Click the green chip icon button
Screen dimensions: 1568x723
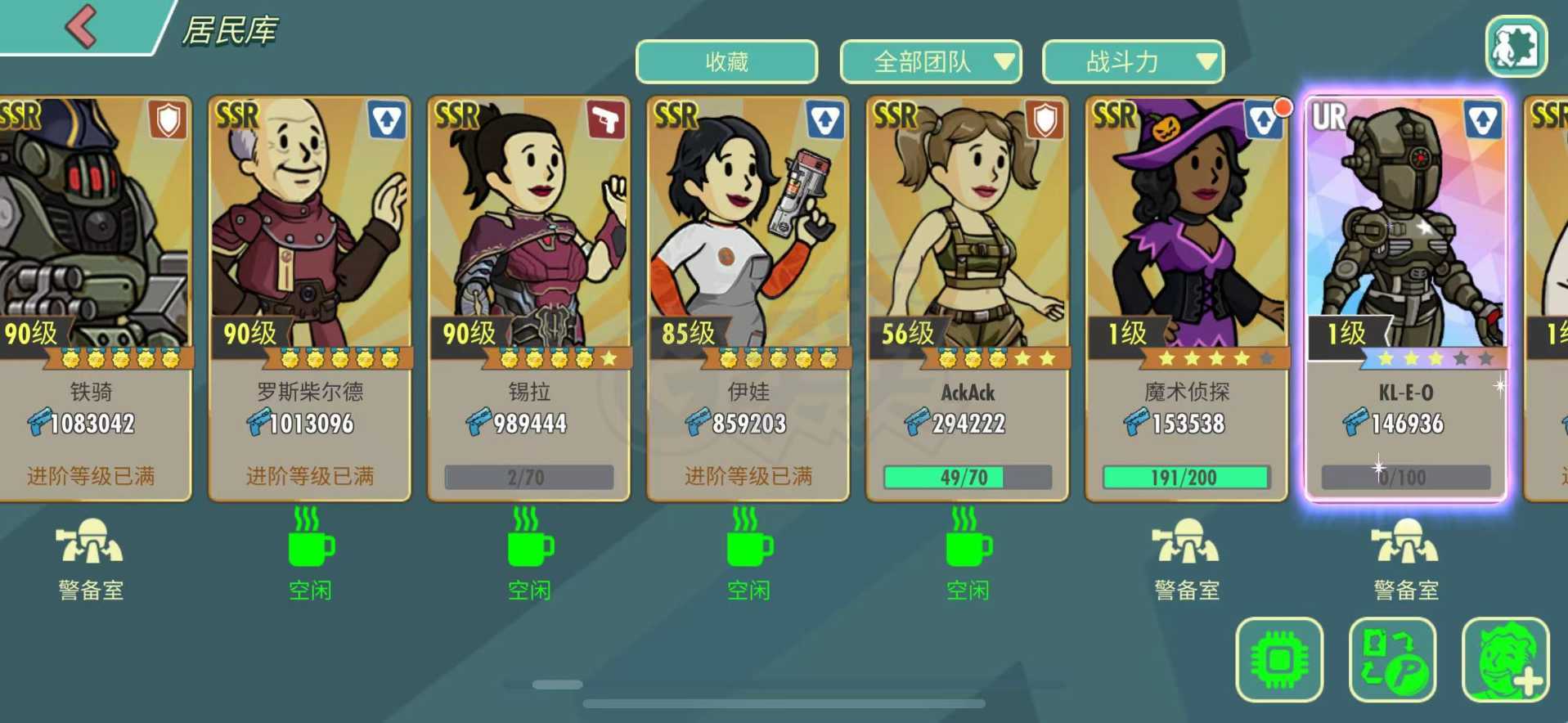coord(1279,659)
